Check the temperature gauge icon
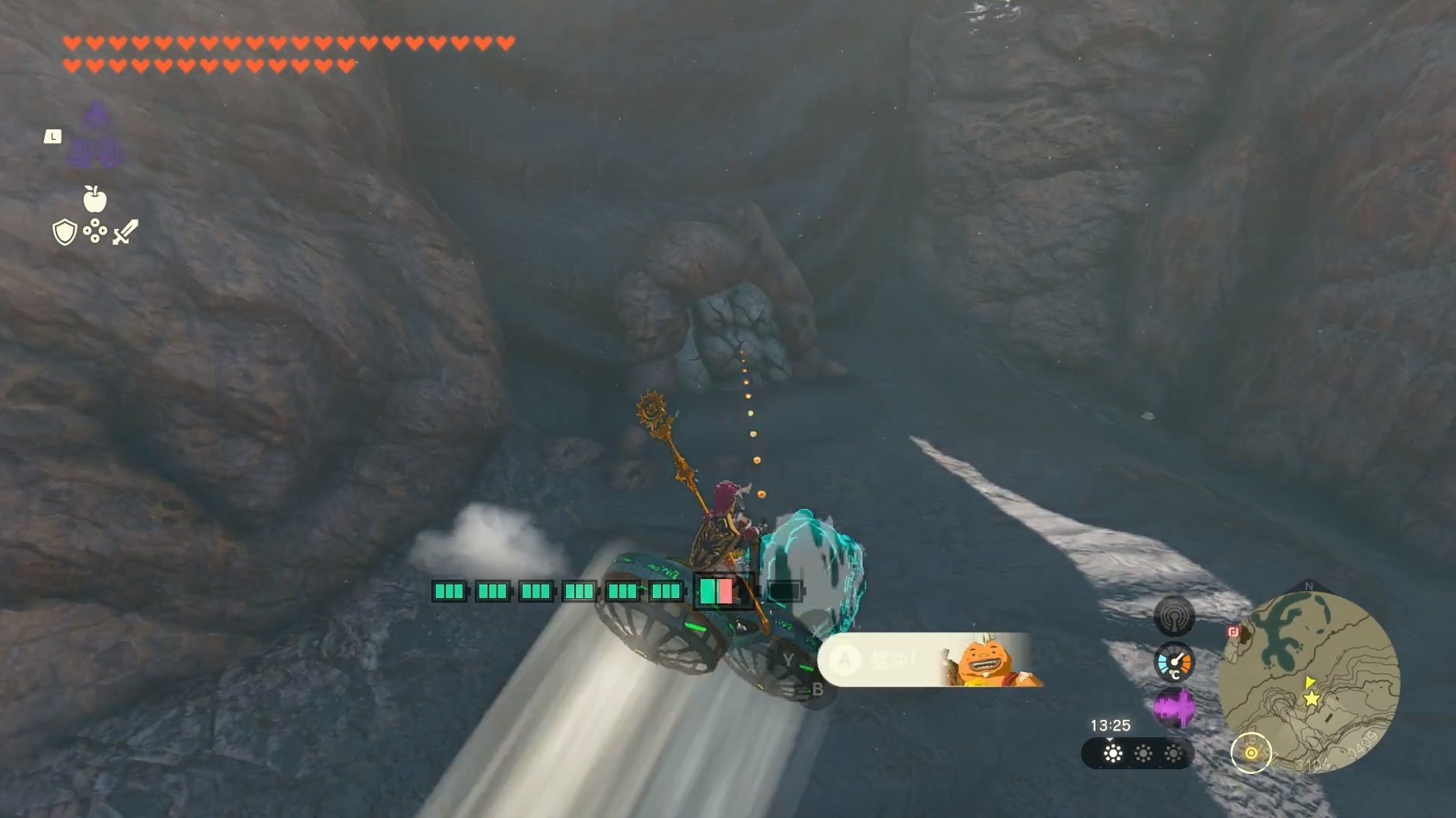The height and width of the screenshot is (818, 1456). pos(1173,661)
